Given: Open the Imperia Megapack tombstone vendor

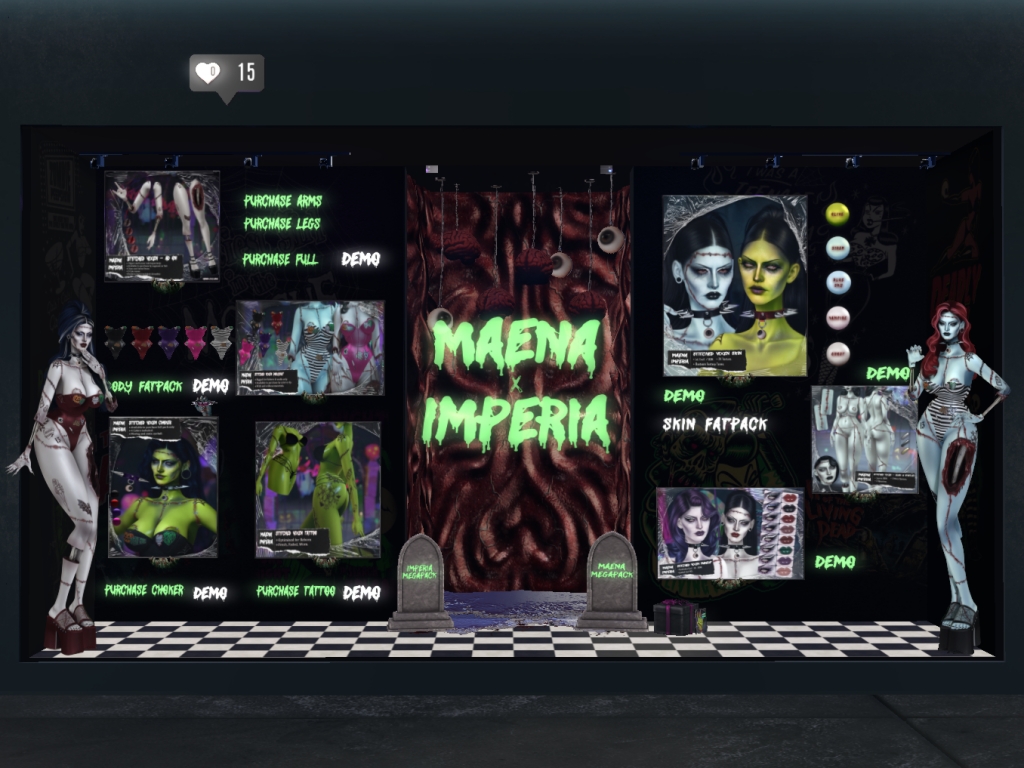Looking at the screenshot, I should 420,578.
